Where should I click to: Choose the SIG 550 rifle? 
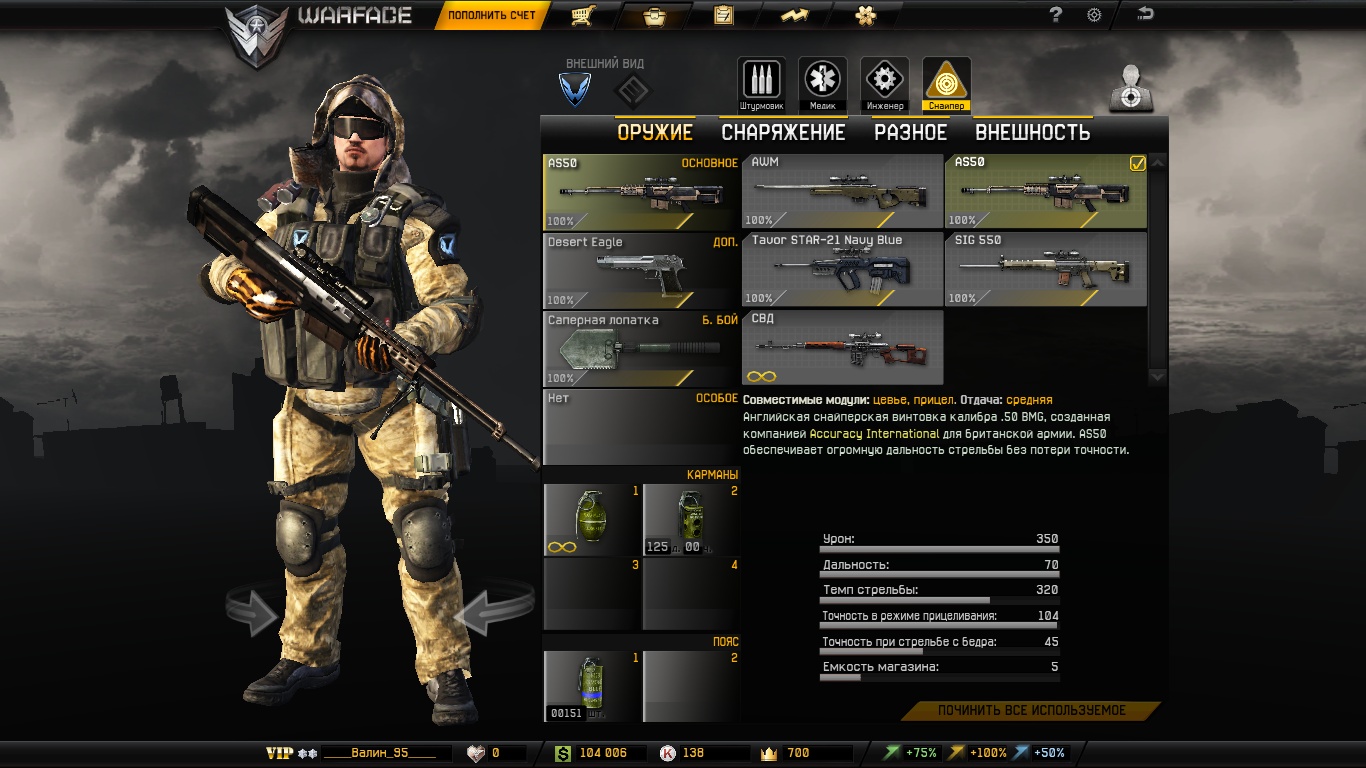pyautogui.click(x=1045, y=269)
